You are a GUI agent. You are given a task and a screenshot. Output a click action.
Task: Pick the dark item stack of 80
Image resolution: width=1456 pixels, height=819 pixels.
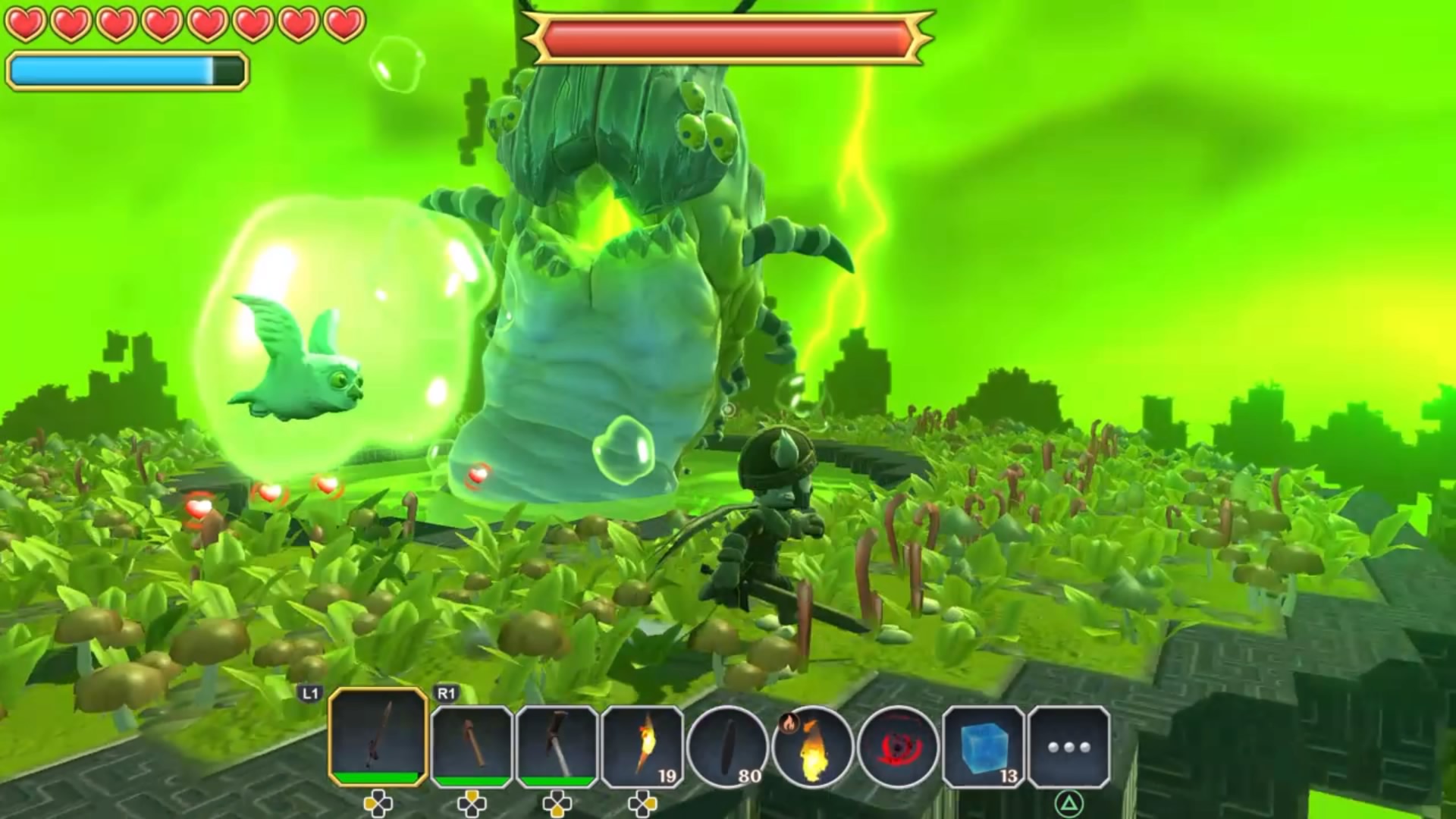point(727,746)
